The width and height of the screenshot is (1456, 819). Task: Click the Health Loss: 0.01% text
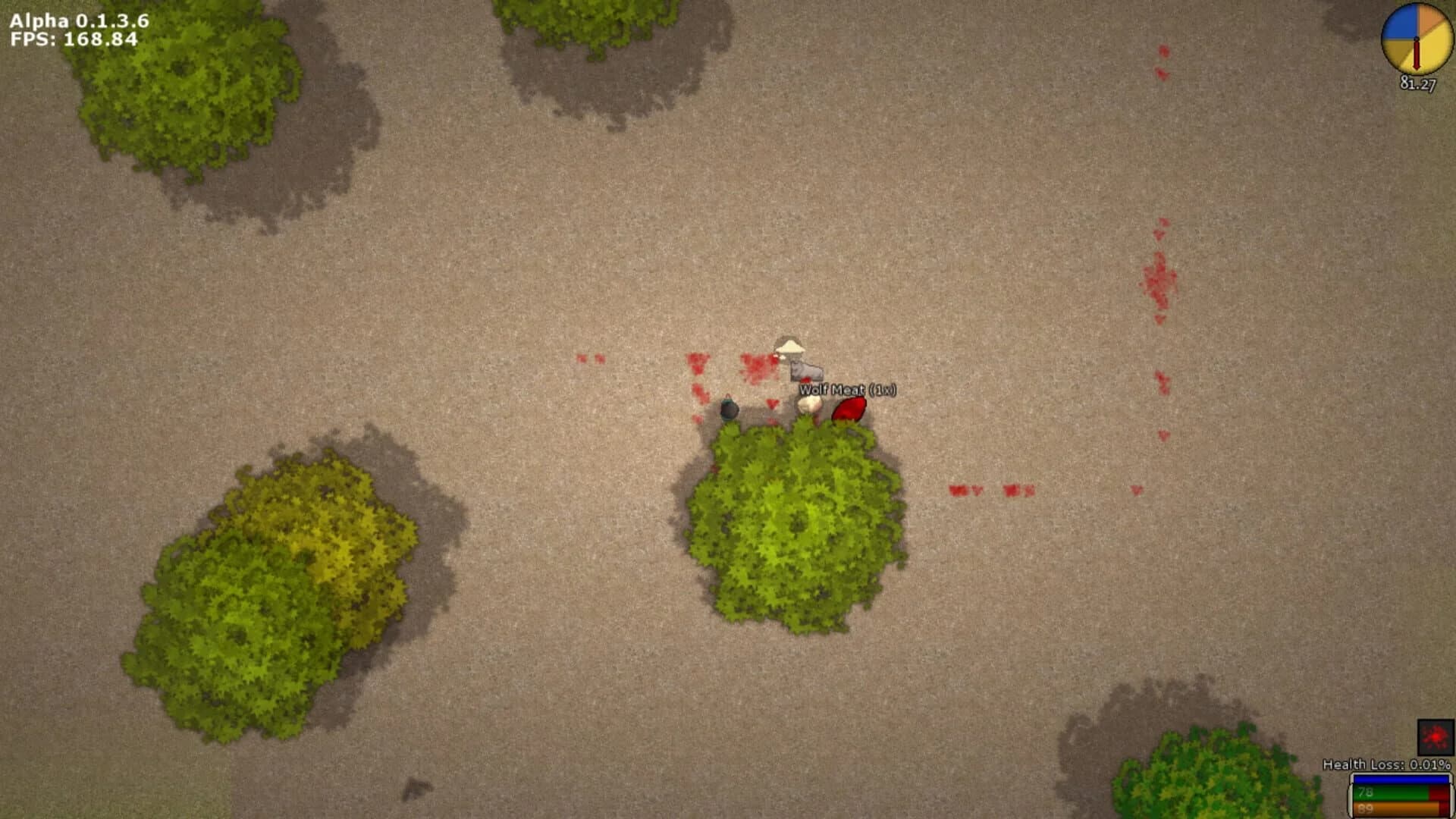pos(1388,764)
